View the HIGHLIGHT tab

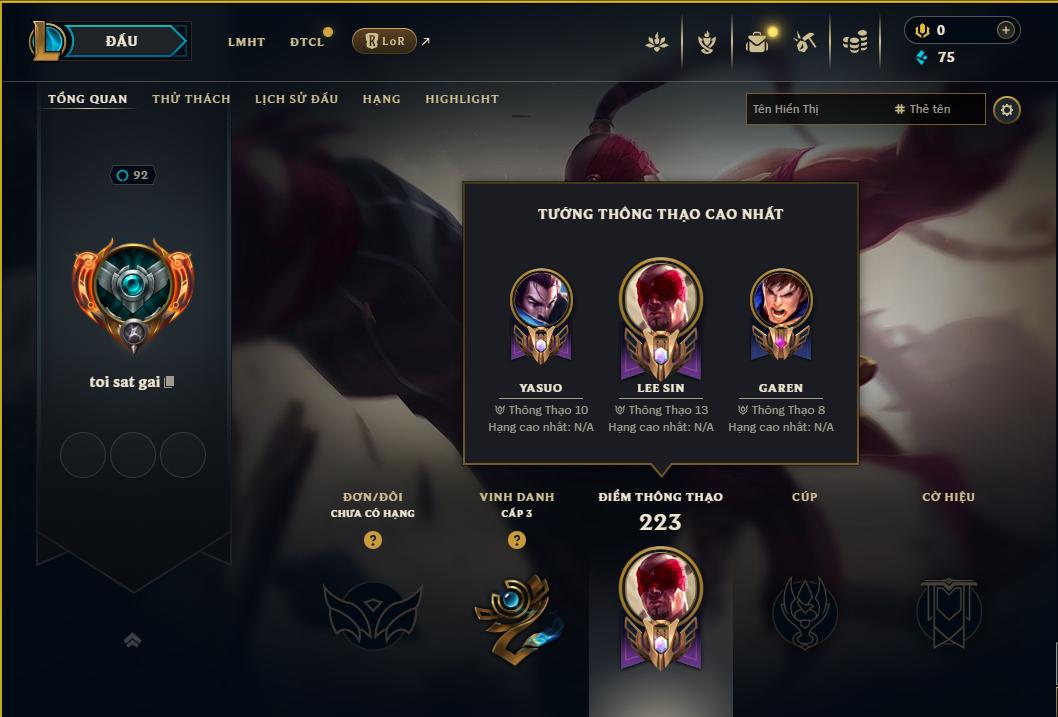(x=461, y=99)
